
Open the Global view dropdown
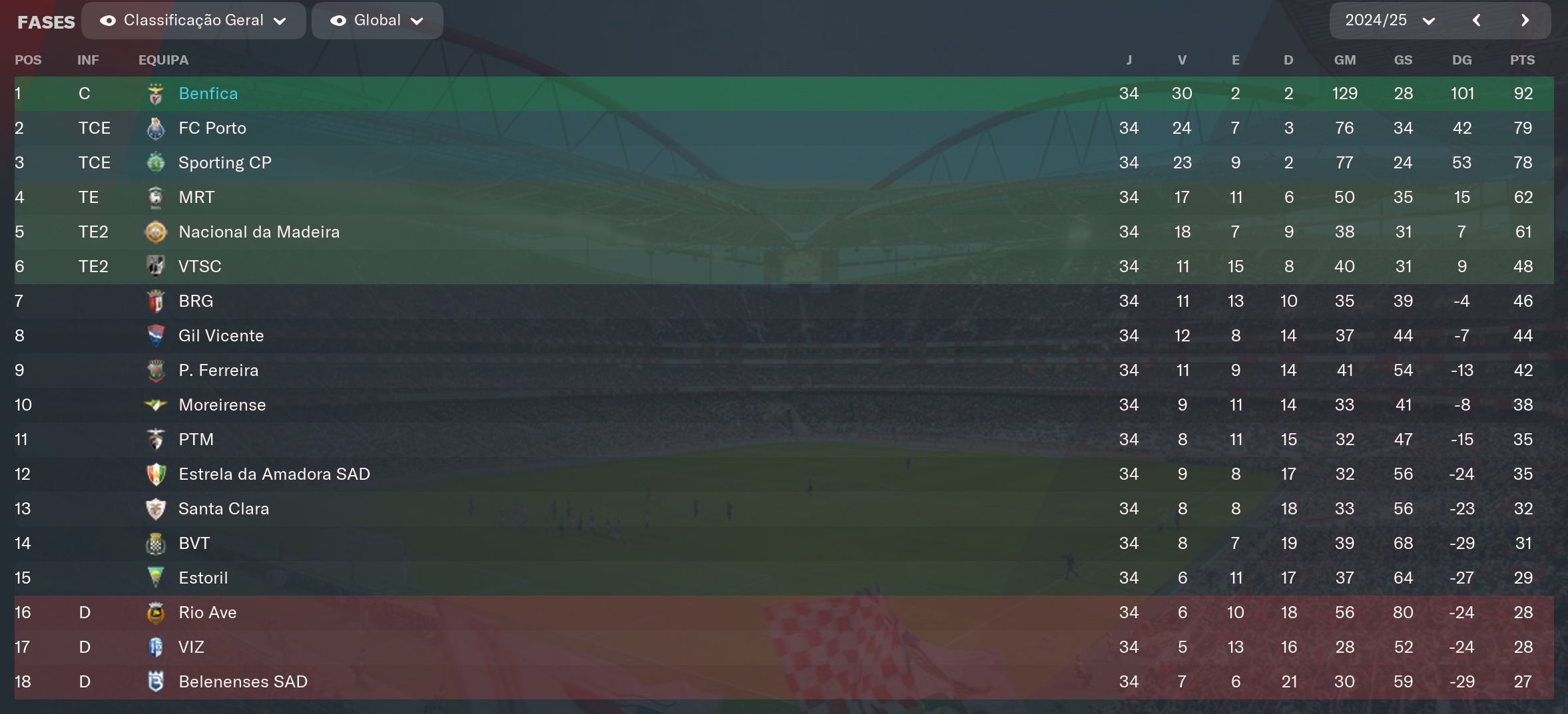(377, 21)
